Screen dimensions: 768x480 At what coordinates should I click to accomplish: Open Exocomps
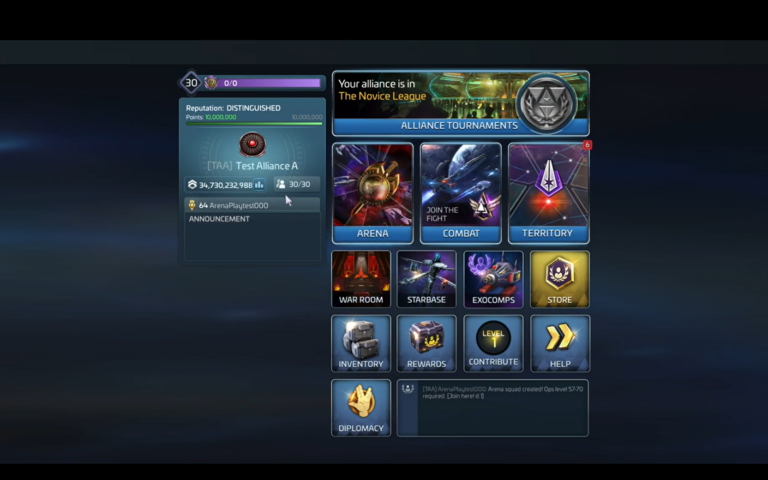coord(493,279)
